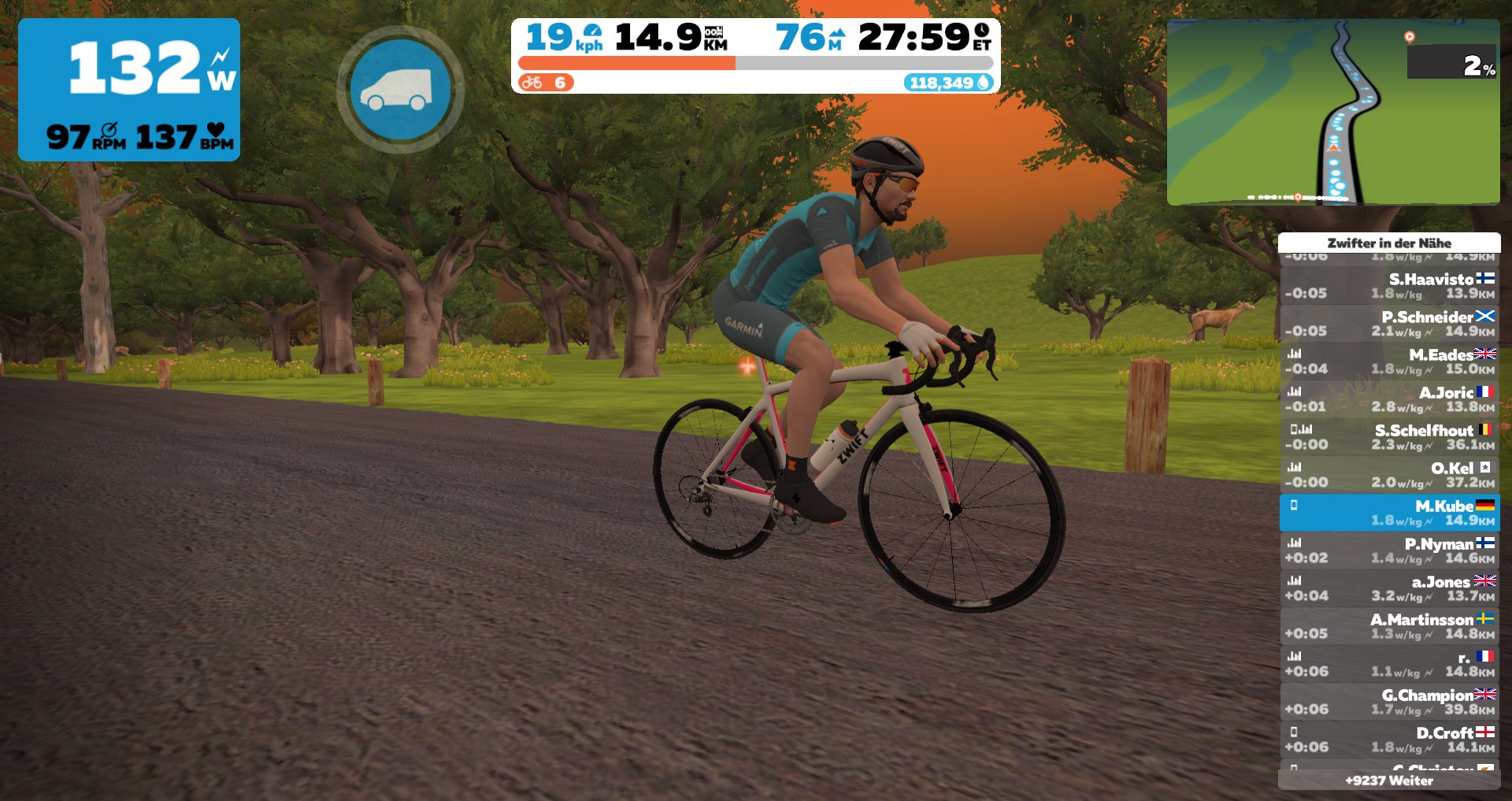Screen dimensions: 1512x801
Task: Click A.Martinsson's rider row
Action: click(1389, 626)
